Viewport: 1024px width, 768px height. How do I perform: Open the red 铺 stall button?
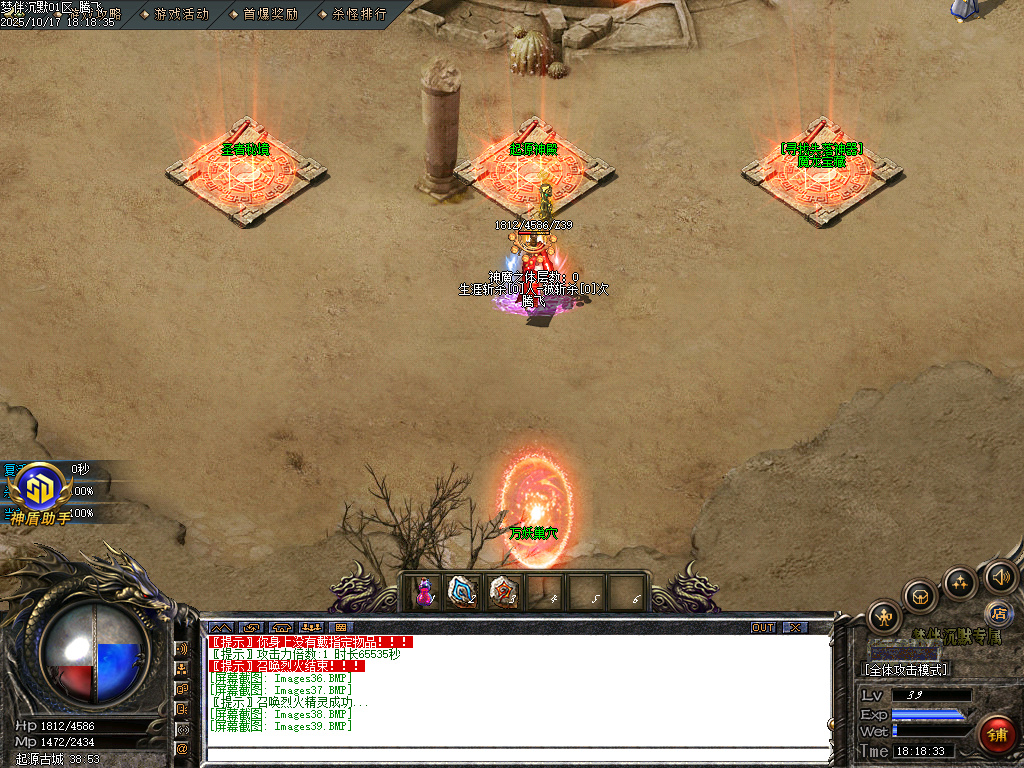996,735
